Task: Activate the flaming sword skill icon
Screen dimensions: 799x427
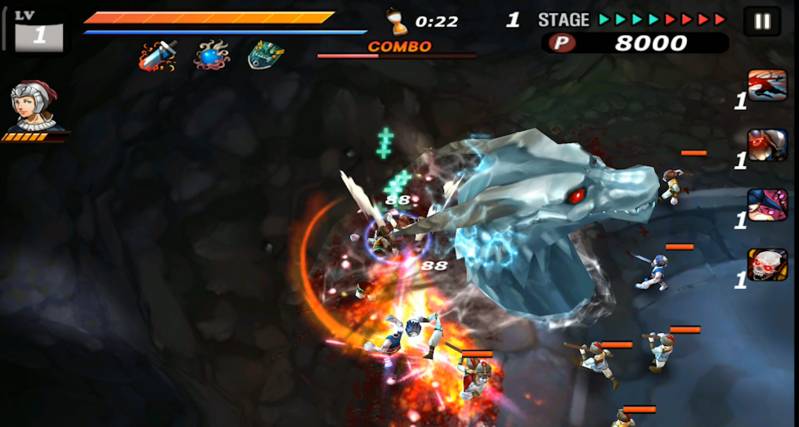Action: point(158,55)
